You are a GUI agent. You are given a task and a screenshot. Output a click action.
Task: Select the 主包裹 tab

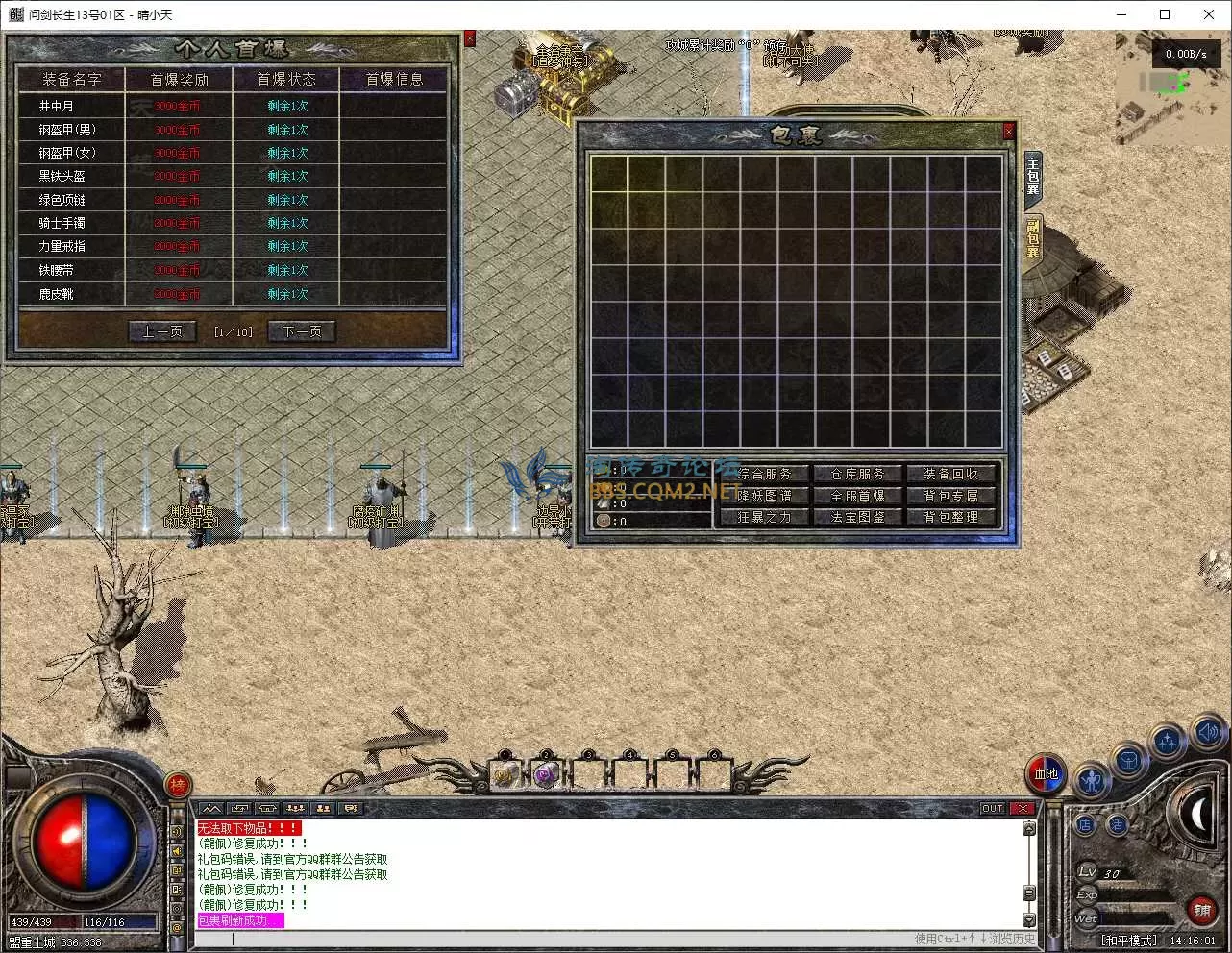[1033, 178]
